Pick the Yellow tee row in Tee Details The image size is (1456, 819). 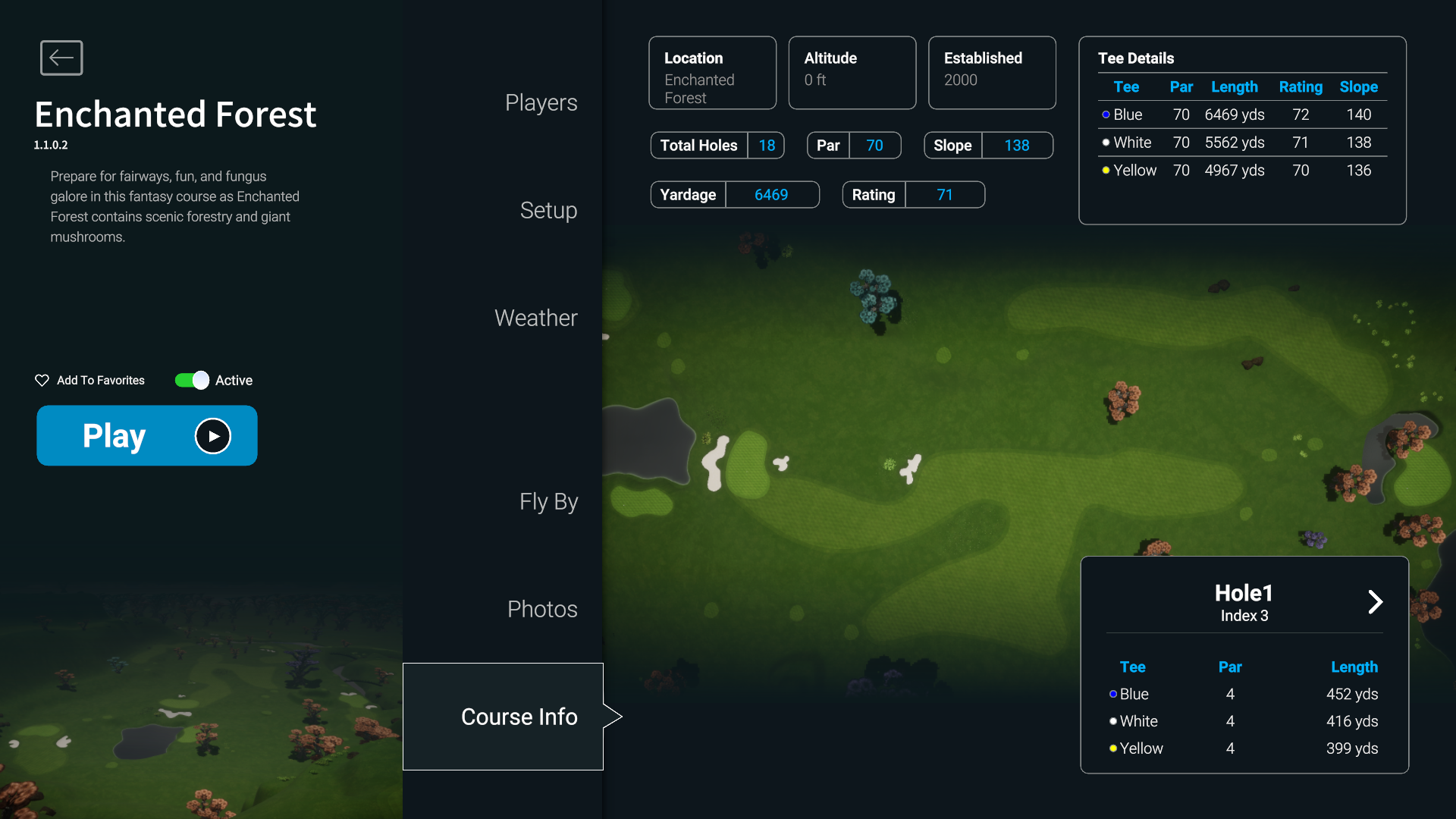click(1242, 171)
